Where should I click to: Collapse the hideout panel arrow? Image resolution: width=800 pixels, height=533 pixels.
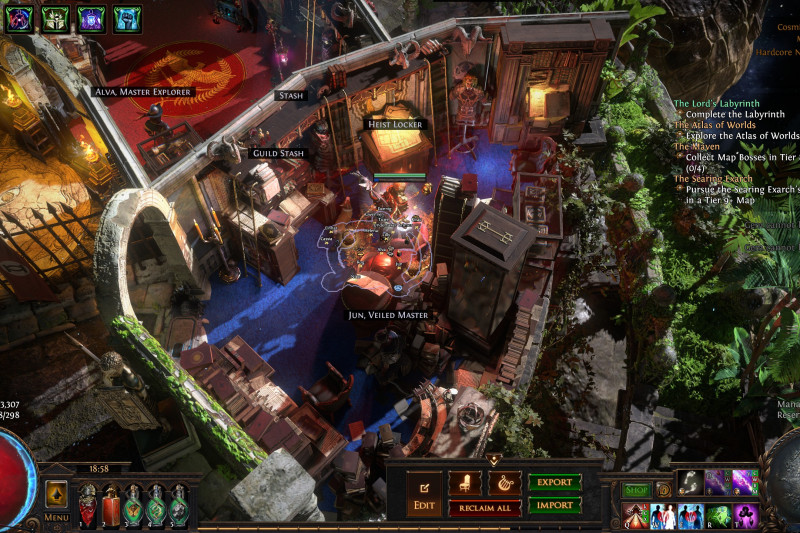click(x=493, y=459)
